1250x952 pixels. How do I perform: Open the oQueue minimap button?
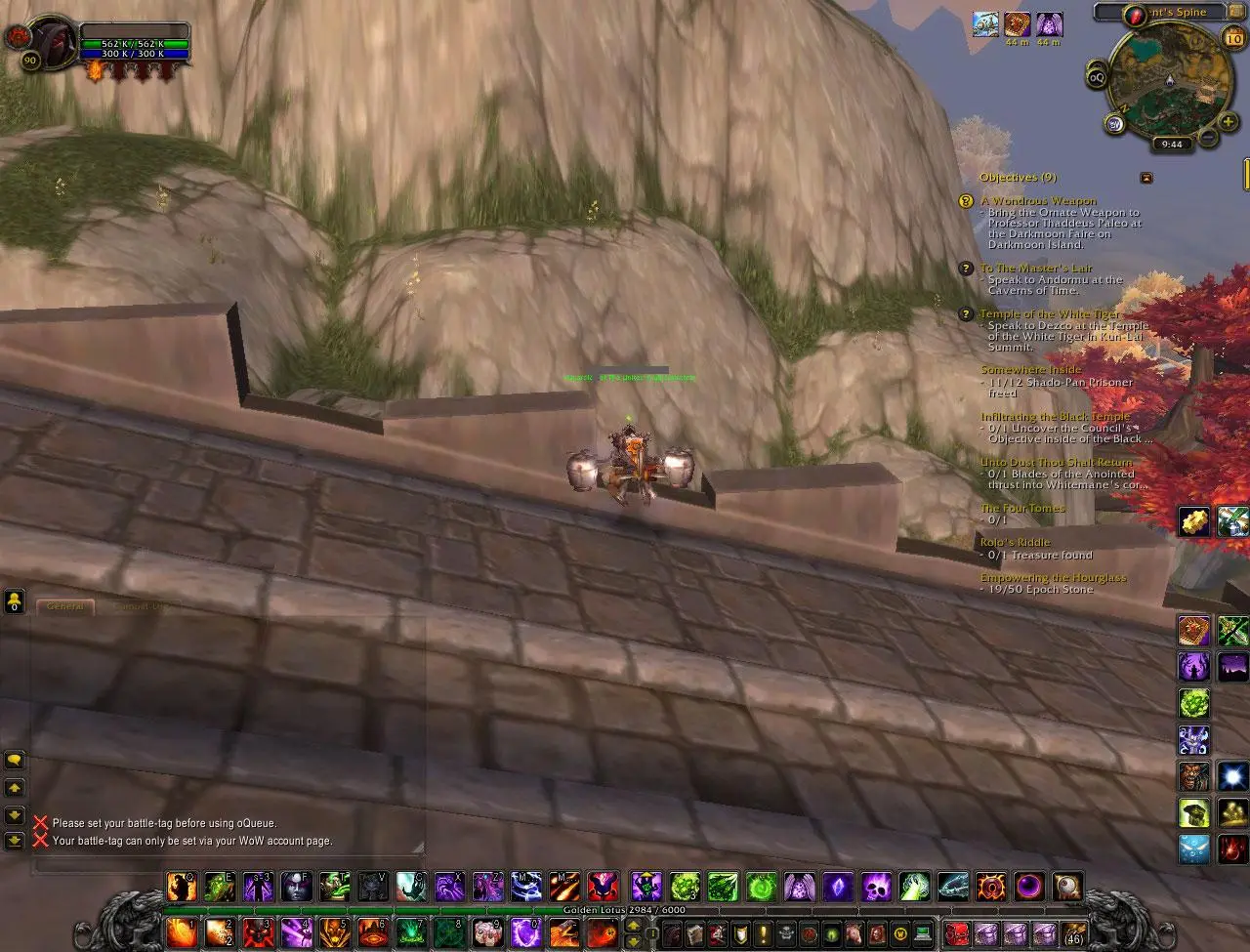tap(1097, 77)
